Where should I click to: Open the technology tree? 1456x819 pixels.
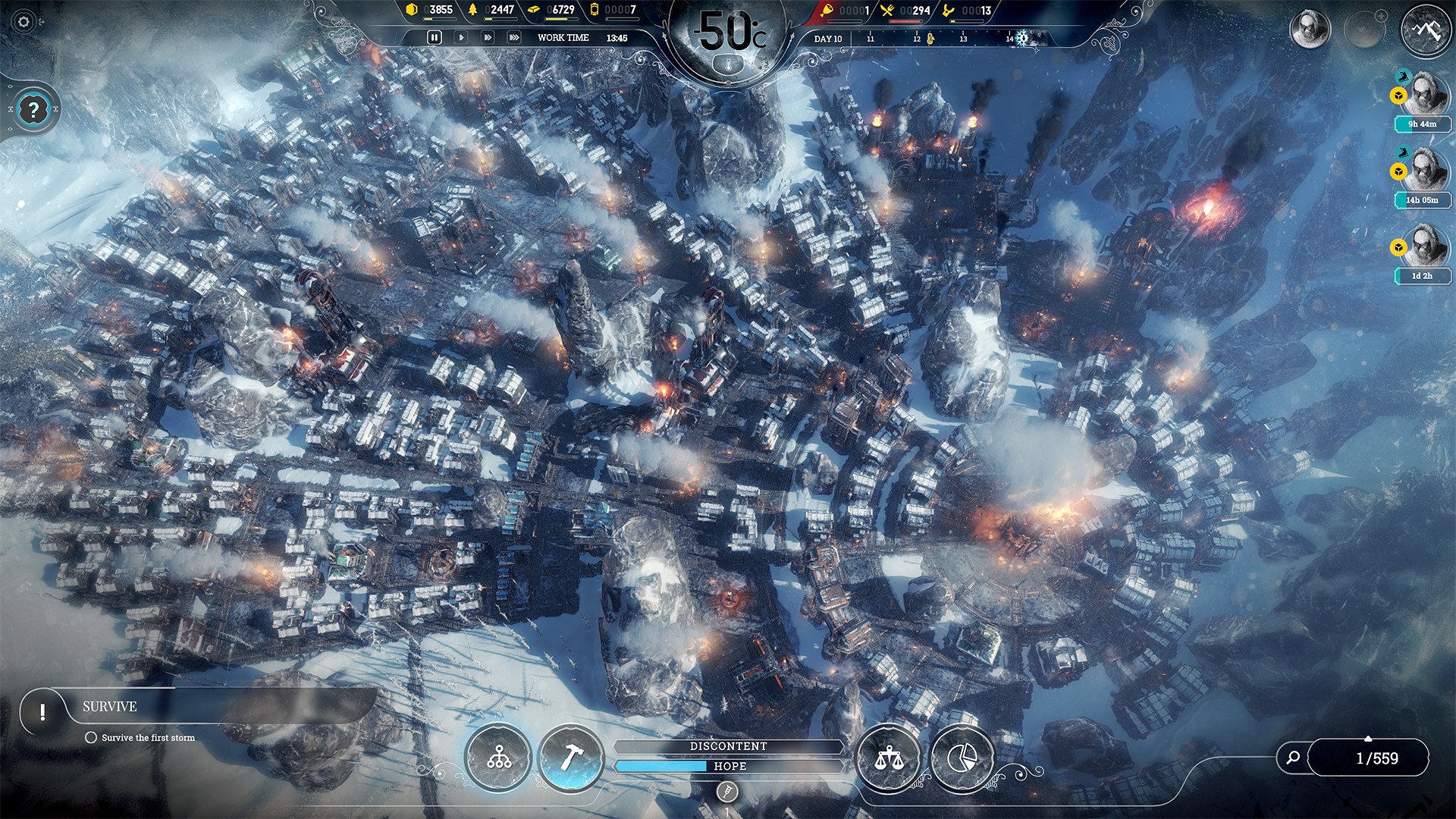[498, 758]
